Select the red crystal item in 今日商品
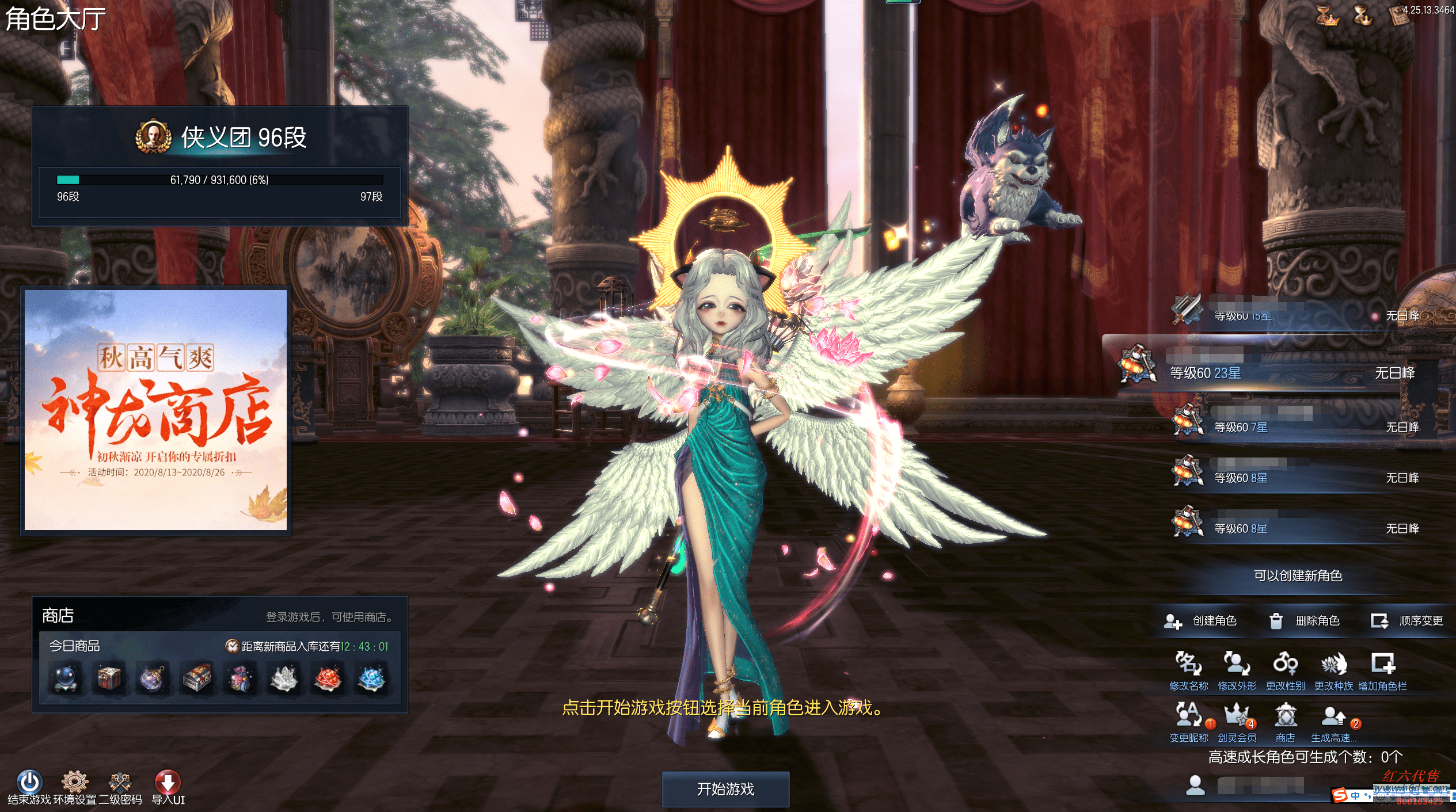This screenshot has width=1456, height=812. 328,678
